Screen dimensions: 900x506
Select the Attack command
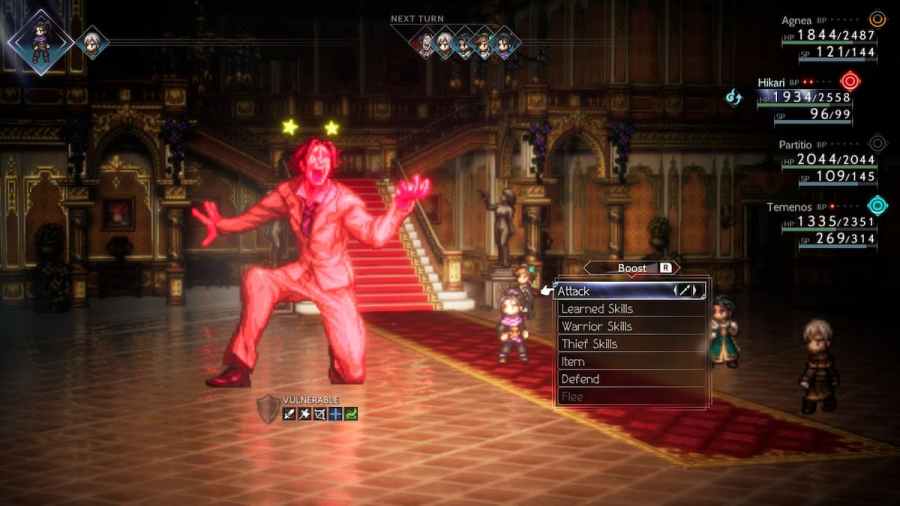pyautogui.click(x=631, y=291)
